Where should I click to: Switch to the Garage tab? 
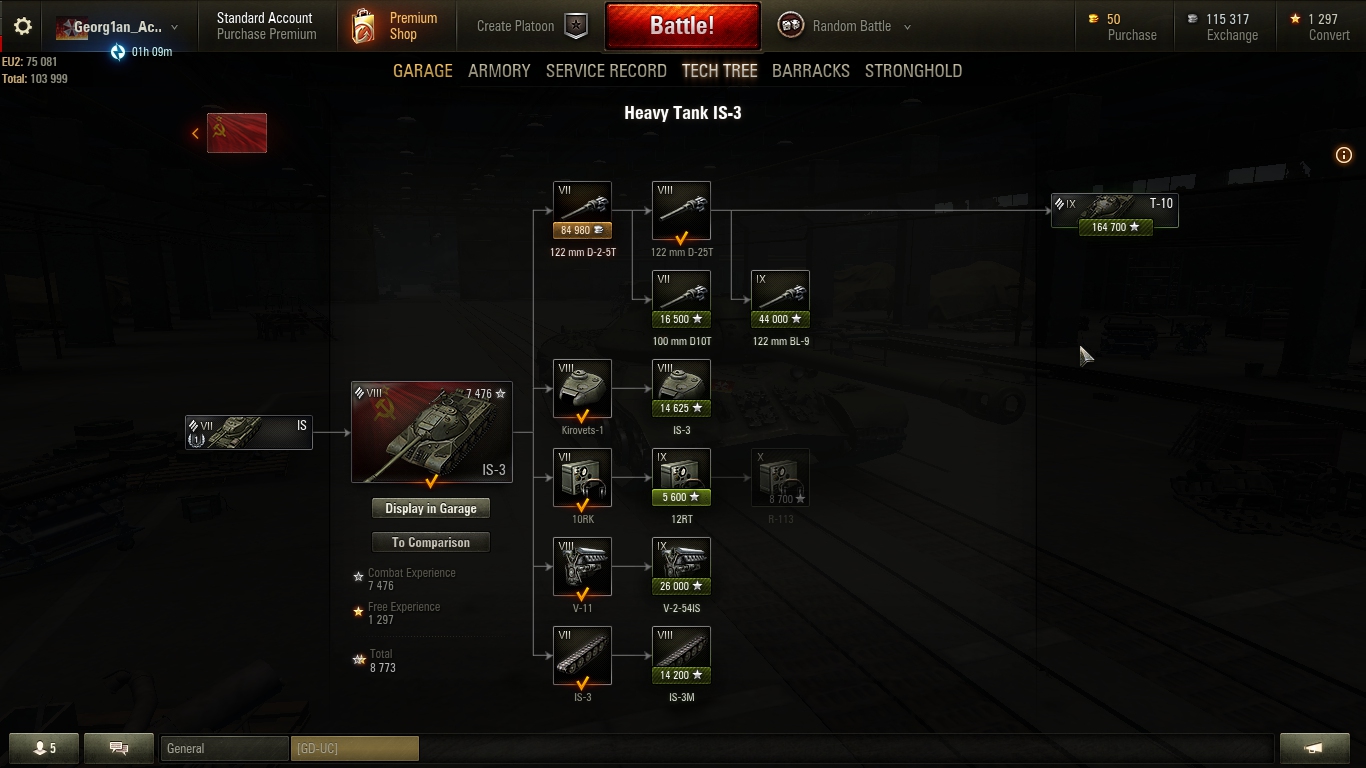click(x=422, y=71)
